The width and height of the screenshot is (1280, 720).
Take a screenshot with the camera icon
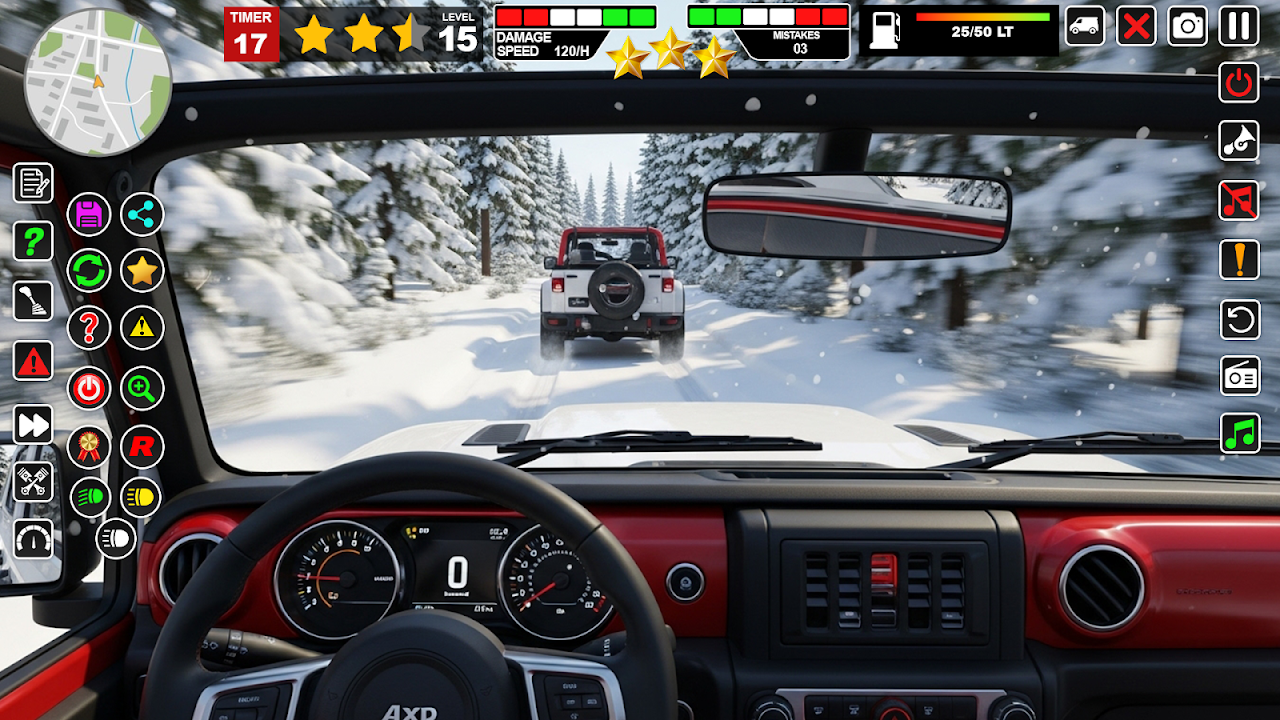tap(1188, 26)
